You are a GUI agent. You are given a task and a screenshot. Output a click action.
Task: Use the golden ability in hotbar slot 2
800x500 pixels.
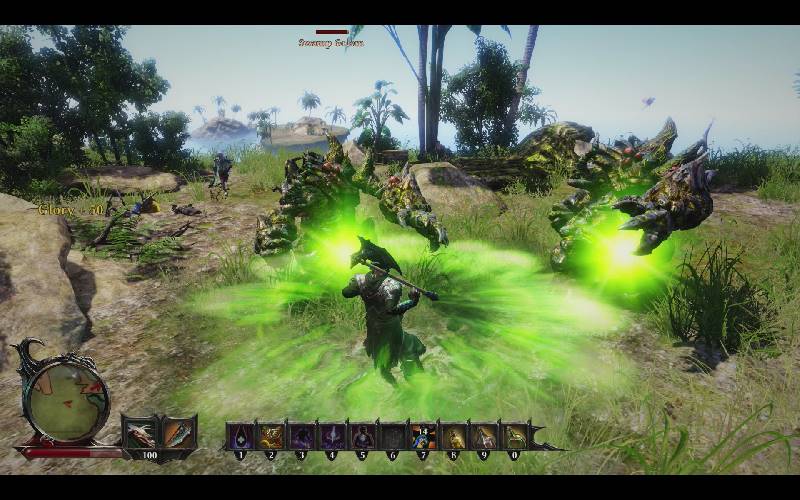[270, 436]
